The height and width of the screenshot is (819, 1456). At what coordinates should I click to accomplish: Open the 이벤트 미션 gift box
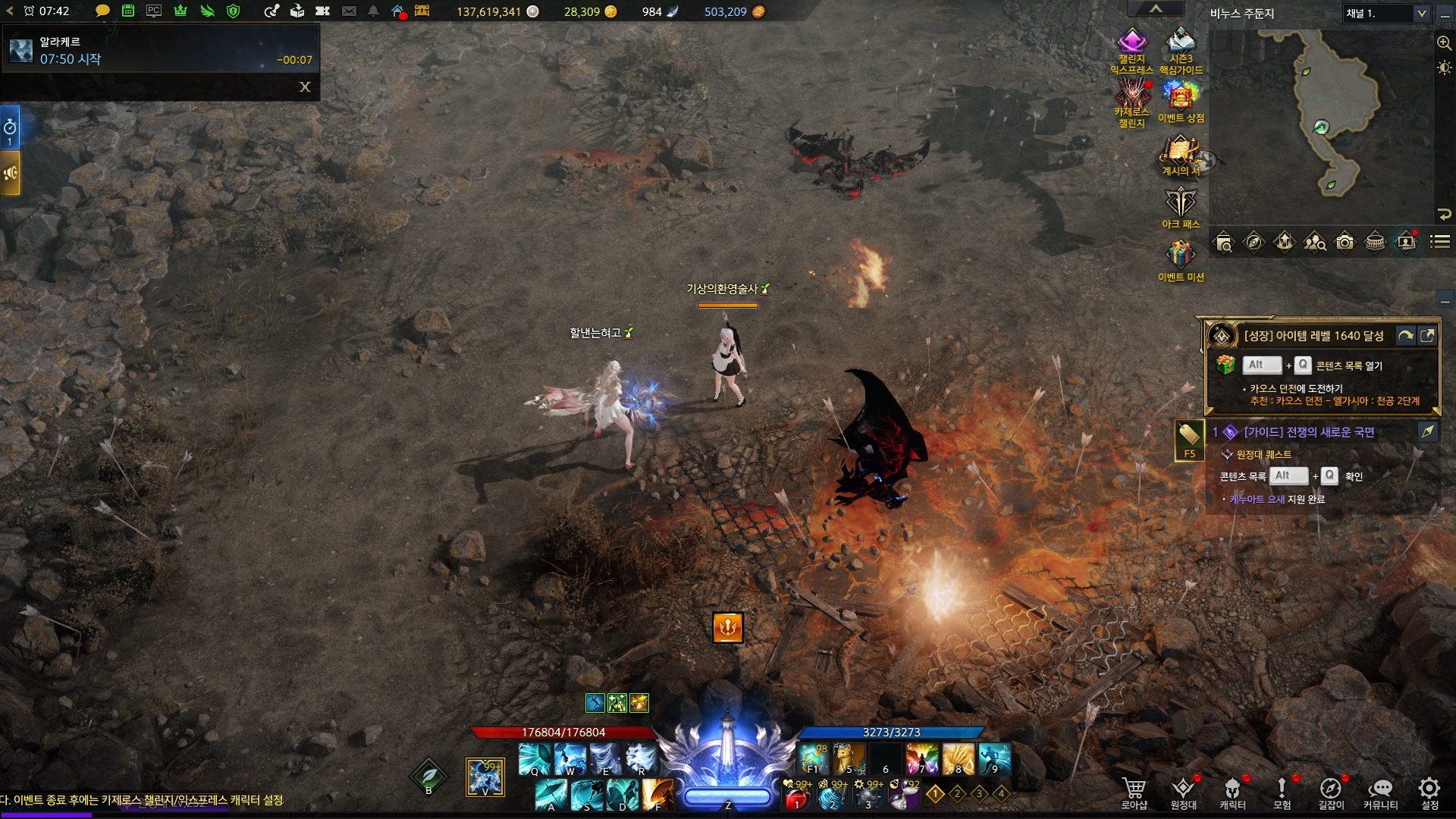pos(1181,256)
